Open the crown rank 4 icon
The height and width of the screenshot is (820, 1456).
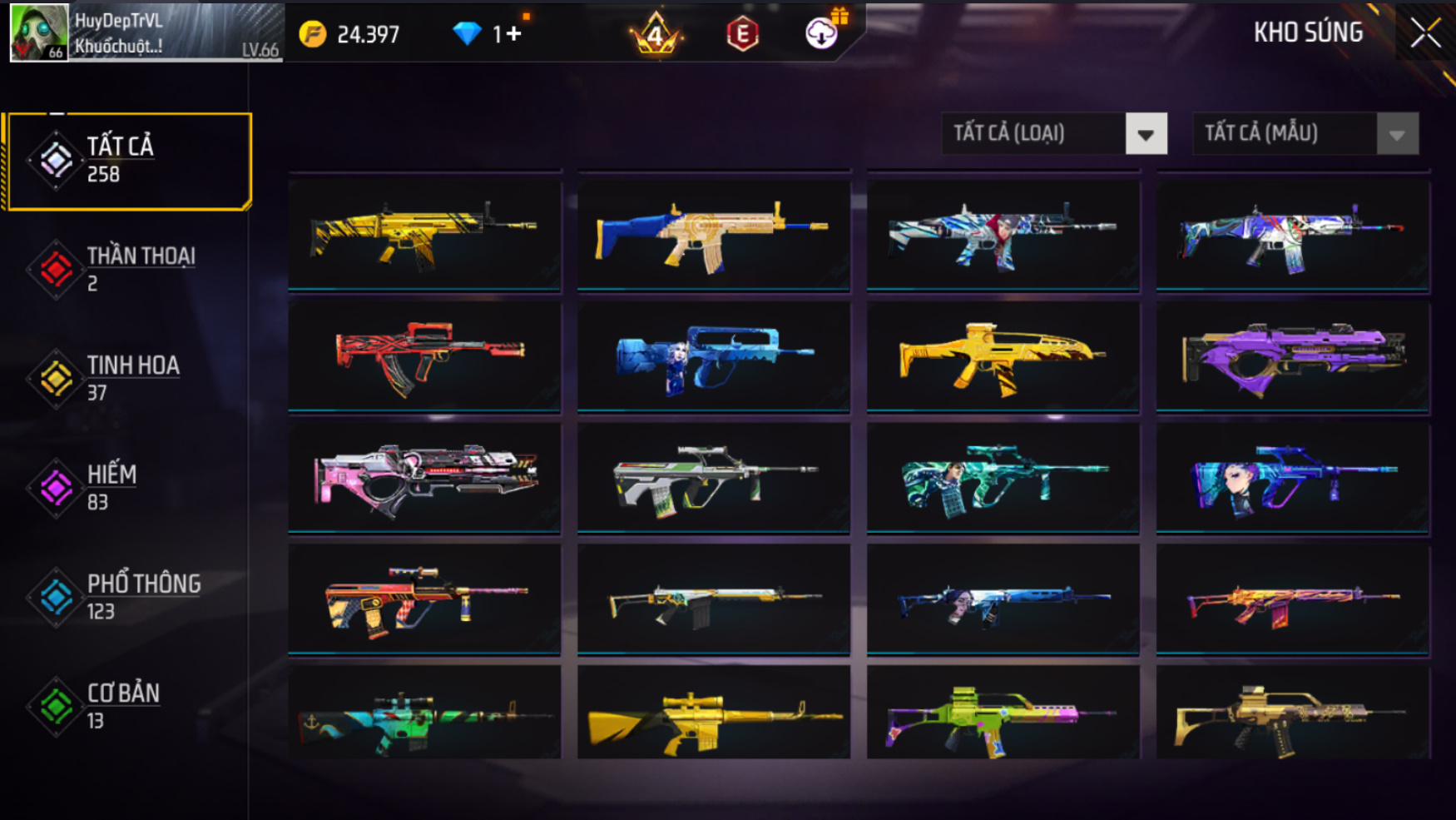[656, 34]
